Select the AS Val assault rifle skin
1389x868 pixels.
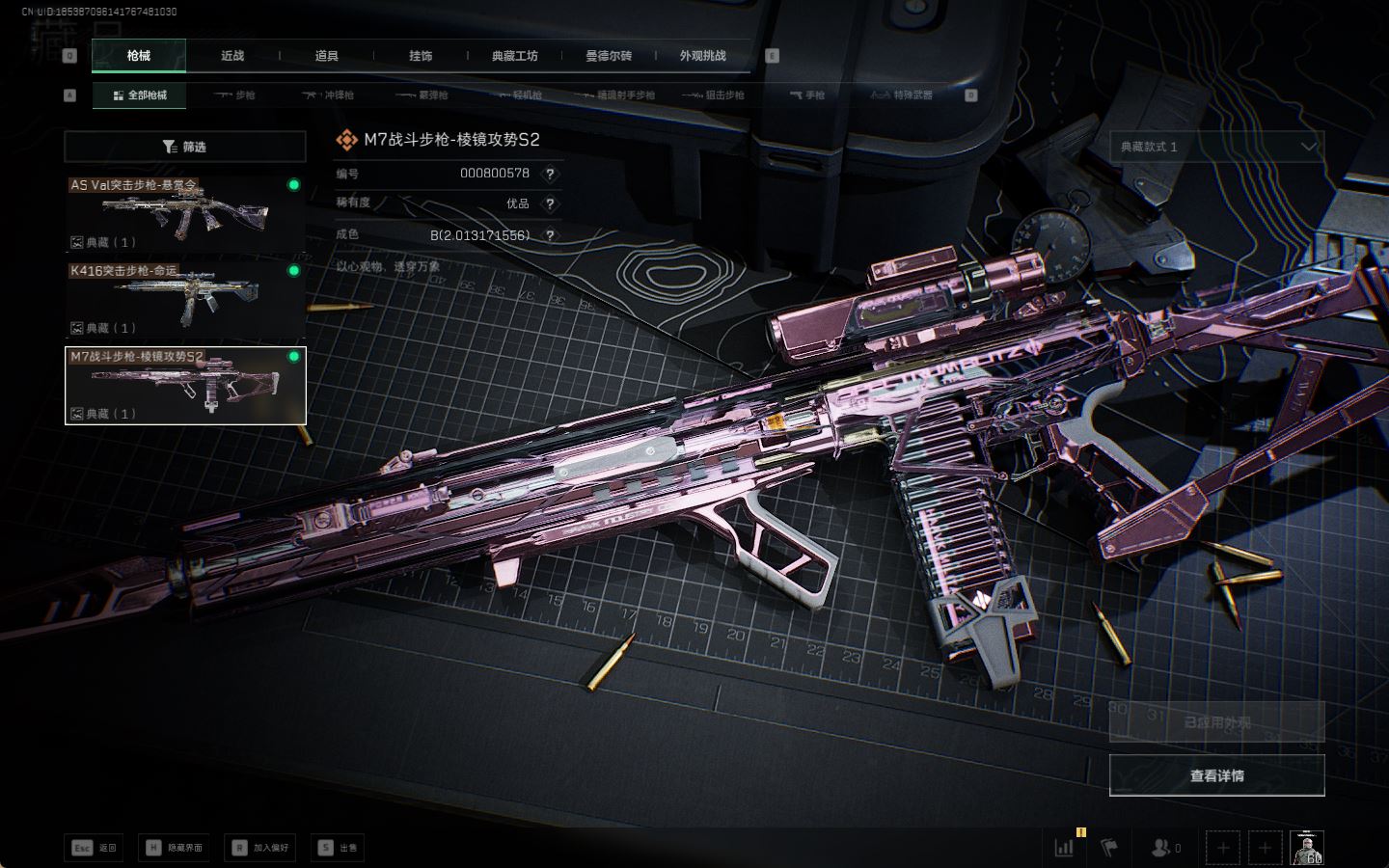[184, 213]
